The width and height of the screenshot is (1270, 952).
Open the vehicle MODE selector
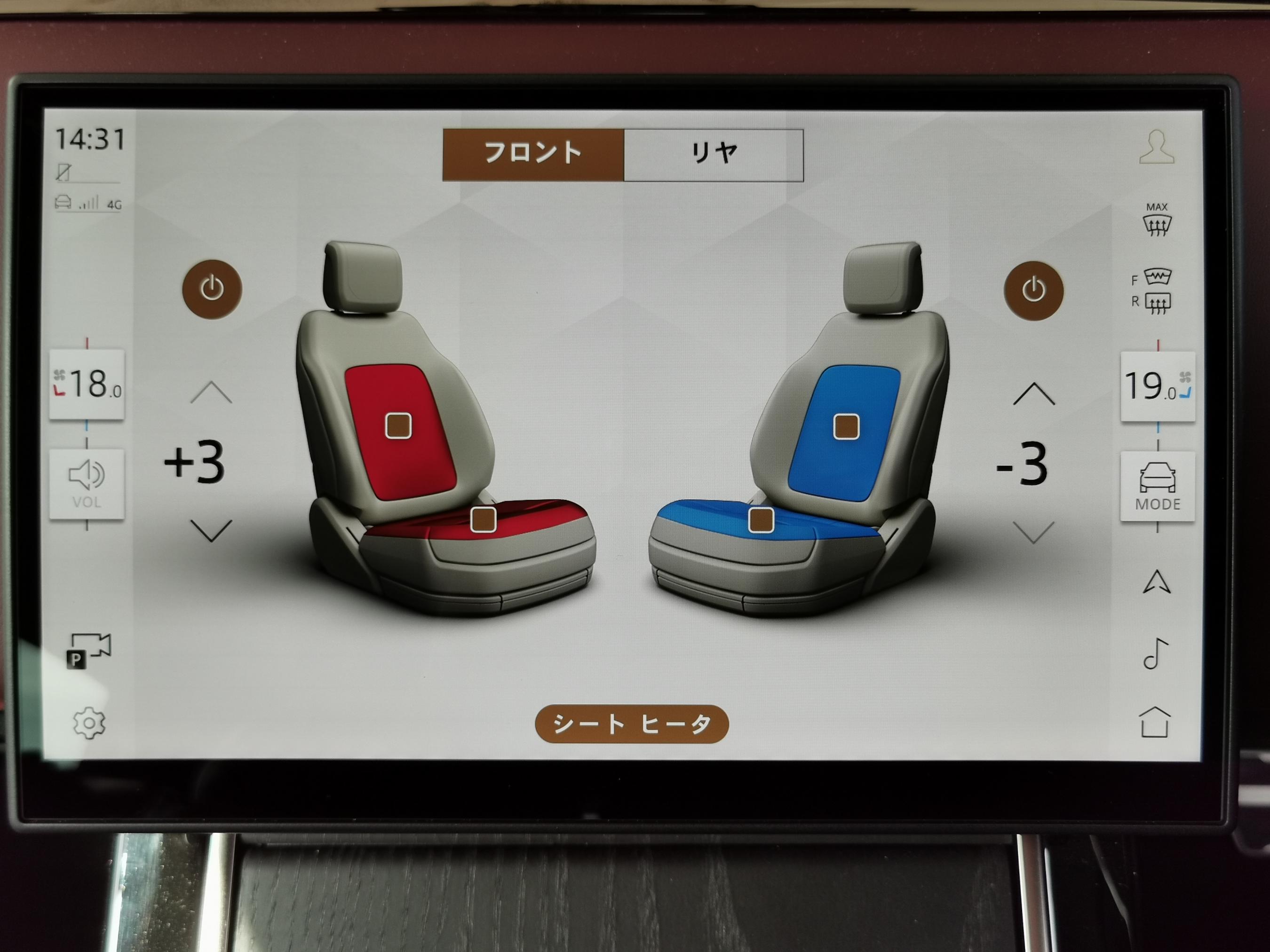click(1158, 487)
